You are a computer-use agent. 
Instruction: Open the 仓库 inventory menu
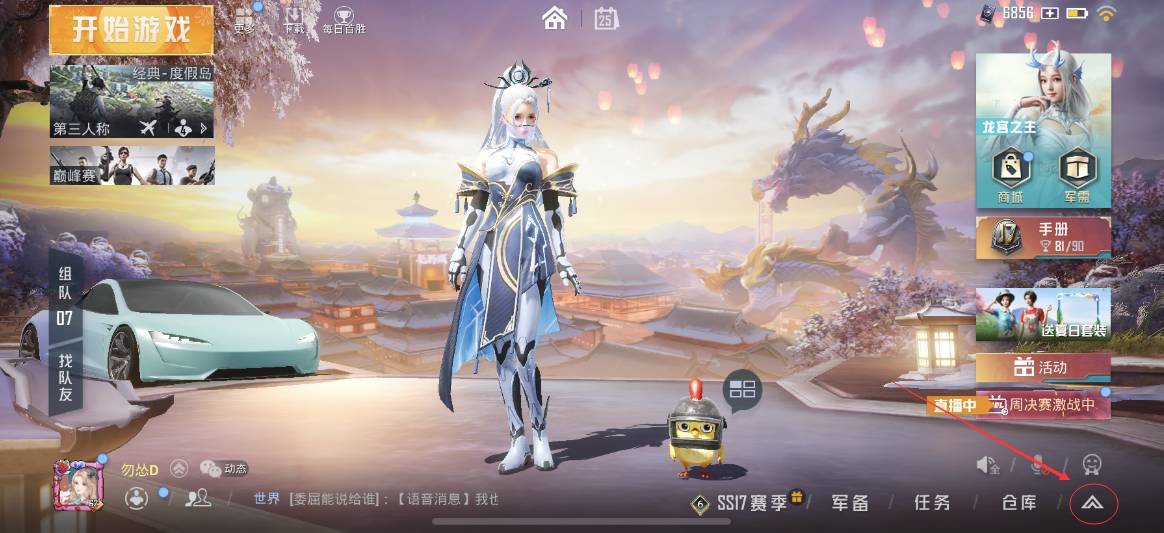click(1019, 503)
